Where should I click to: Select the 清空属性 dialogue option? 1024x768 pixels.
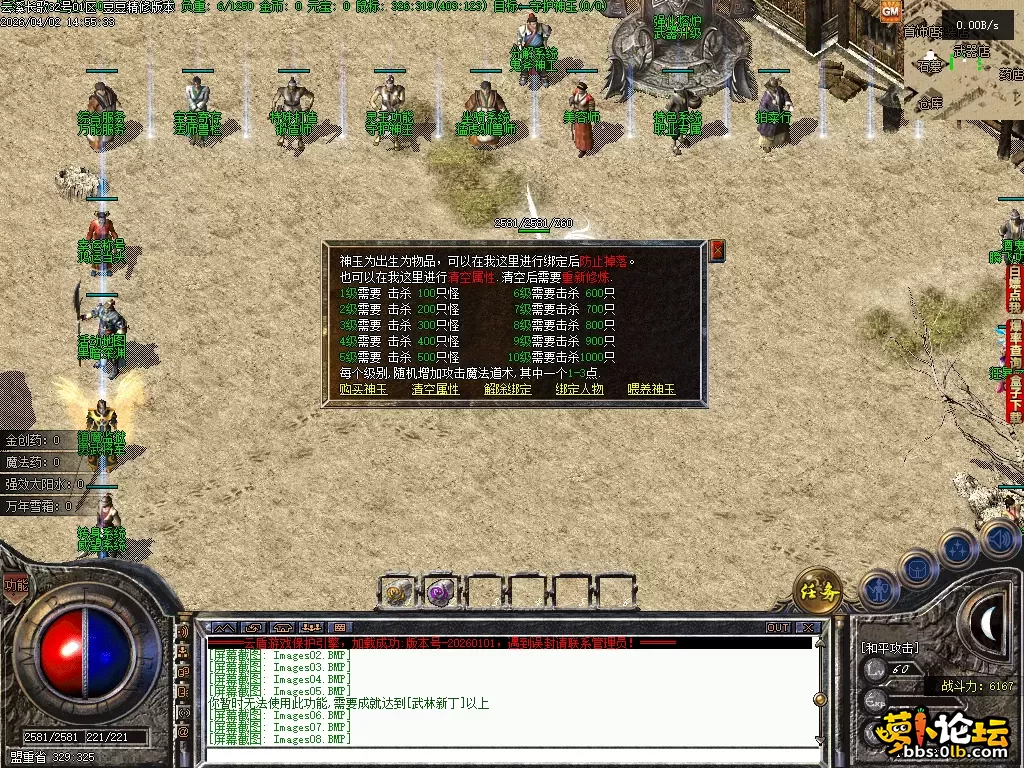[435, 389]
